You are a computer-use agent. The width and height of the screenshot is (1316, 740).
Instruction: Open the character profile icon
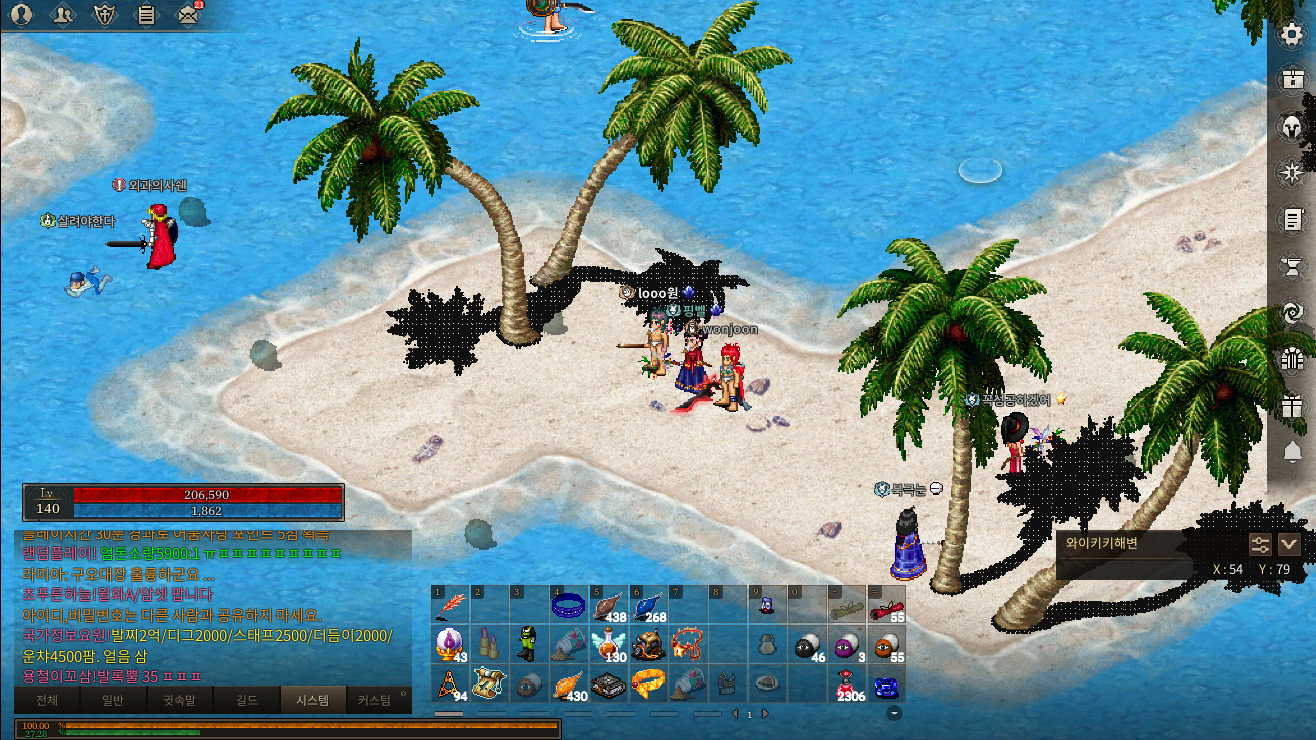tap(21, 14)
